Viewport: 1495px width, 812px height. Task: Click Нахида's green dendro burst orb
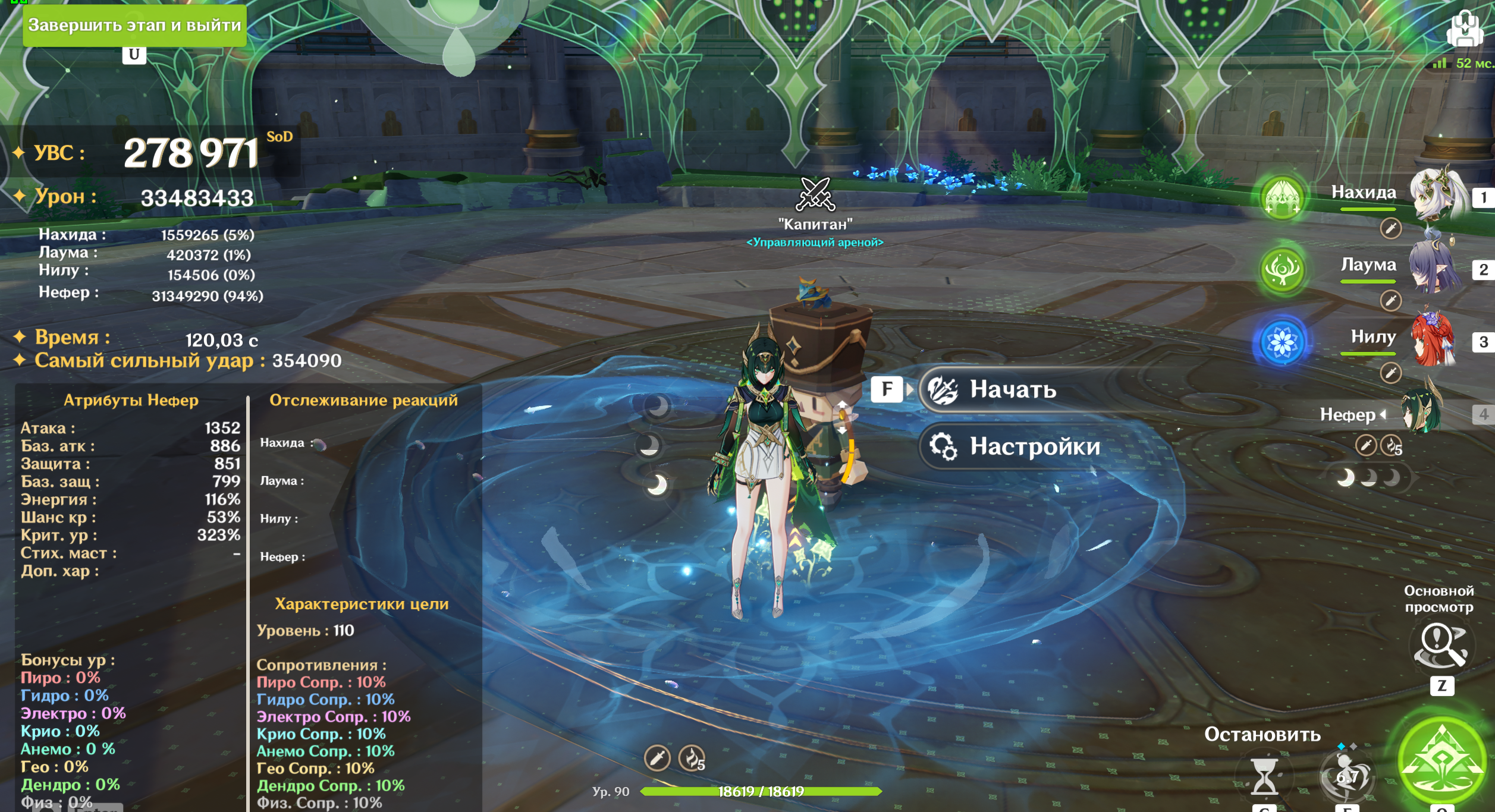(x=1282, y=197)
